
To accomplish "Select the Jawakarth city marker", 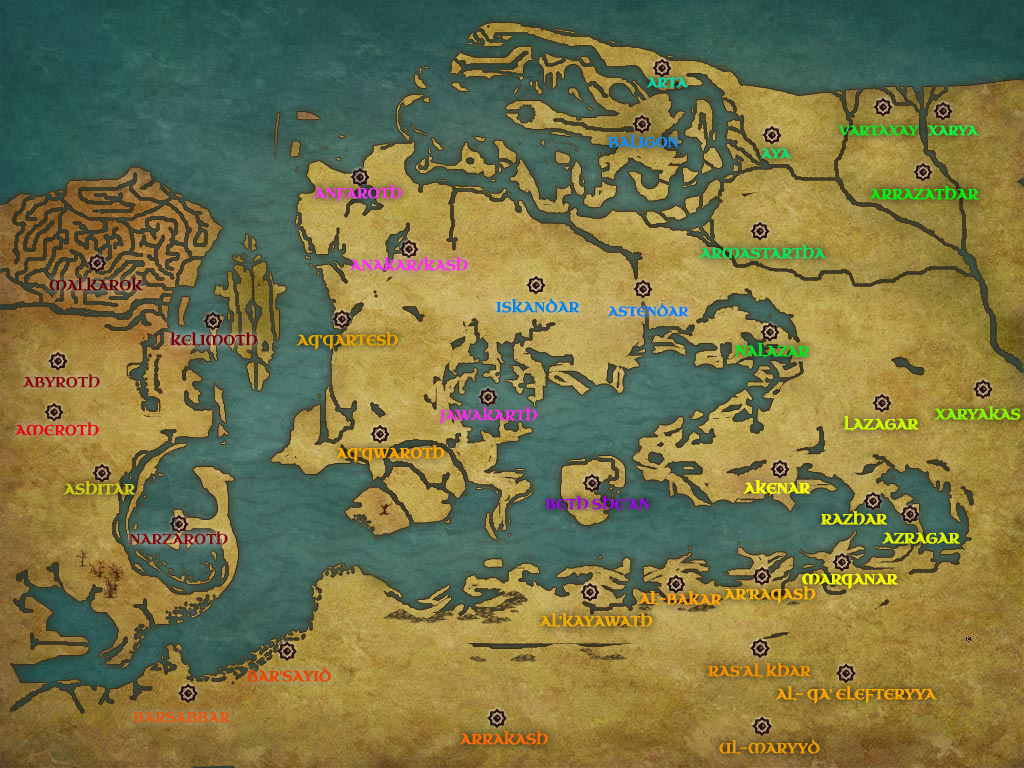I will (x=487, y=397).
